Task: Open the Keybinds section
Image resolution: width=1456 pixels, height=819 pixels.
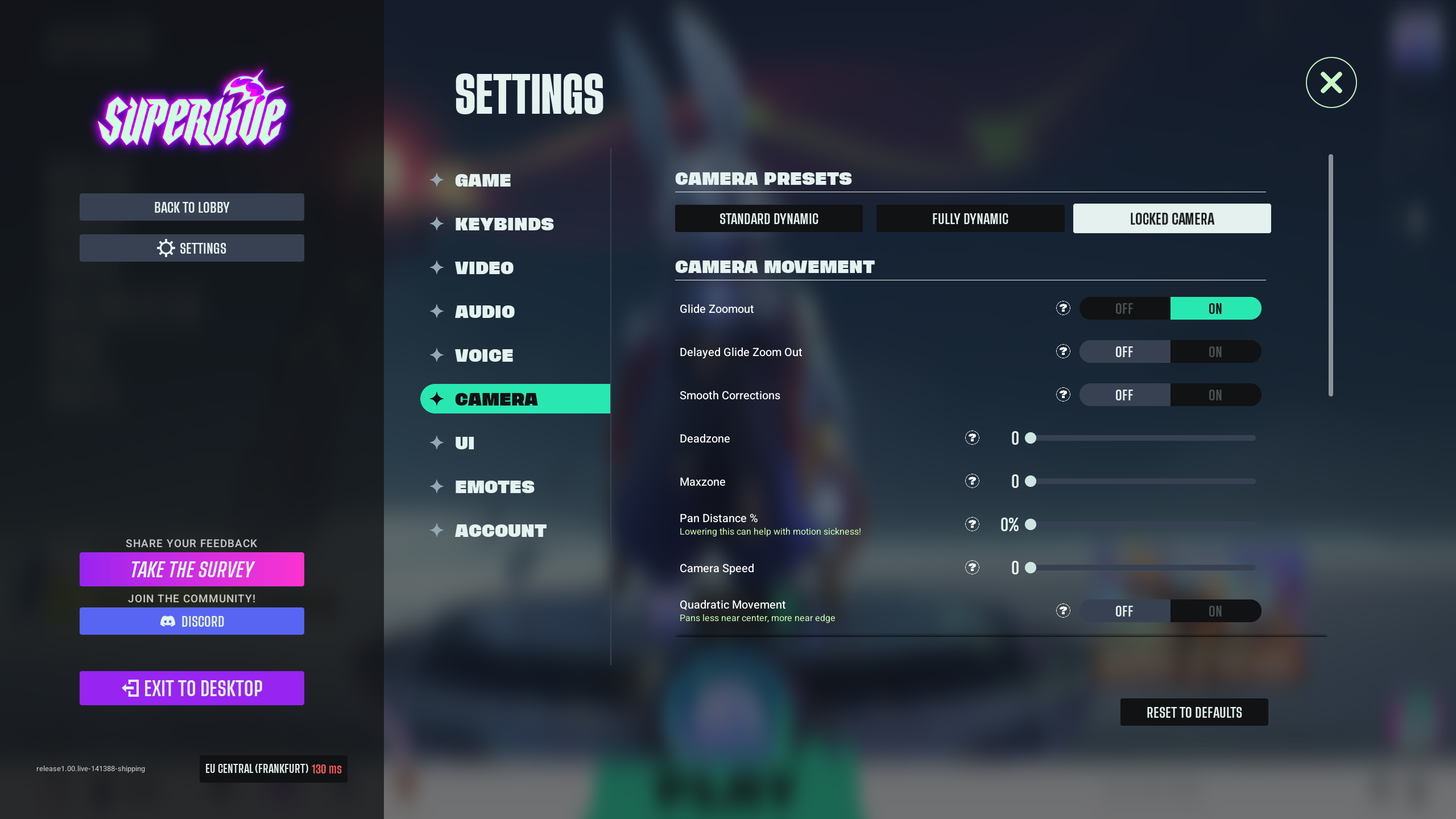Action: click(x=504, y=224)
